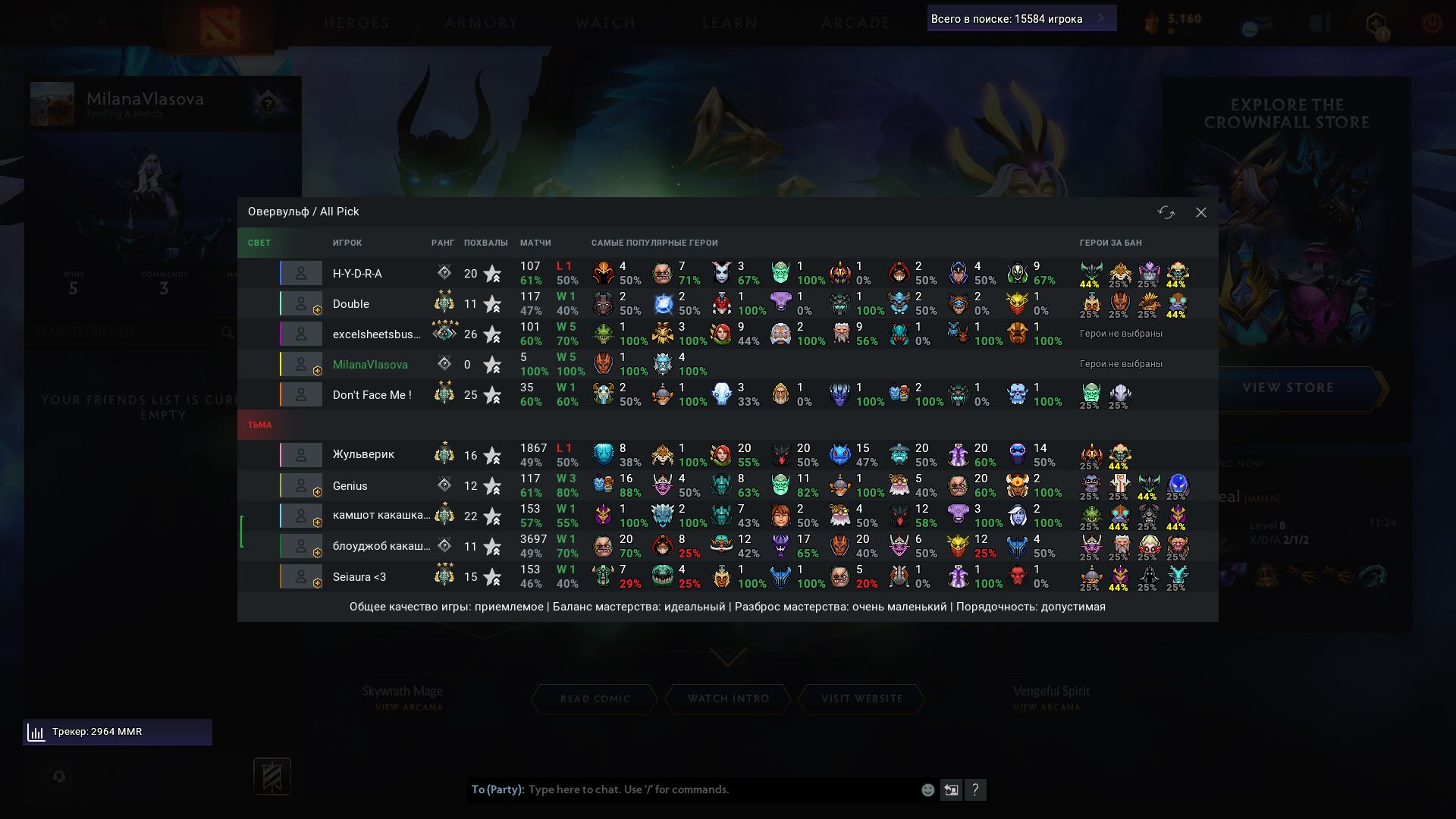The height and width of the screenshot is (819, 1456).
Task: Open the settings gear in the top-left corner
Action: (59, 20)
